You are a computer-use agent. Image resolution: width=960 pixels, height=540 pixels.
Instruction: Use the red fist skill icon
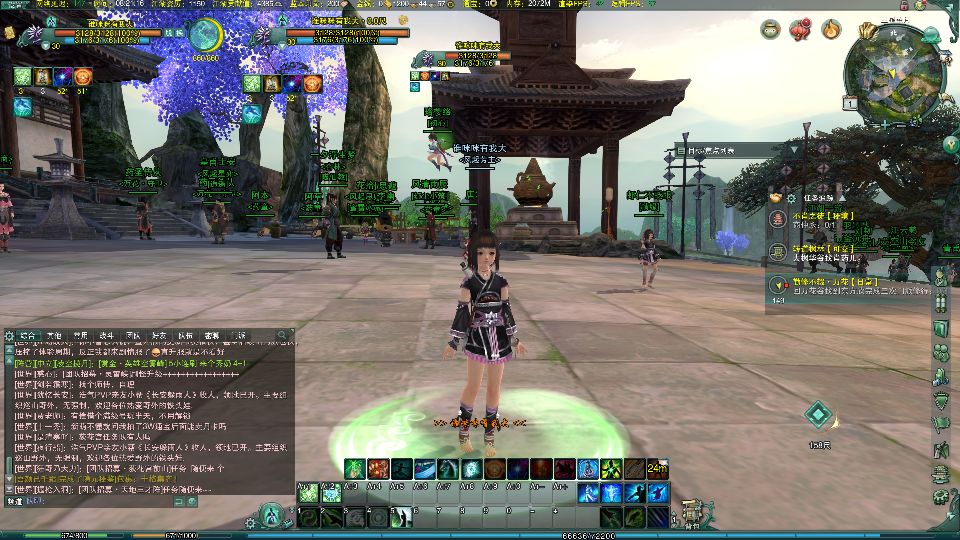(378, 469)
